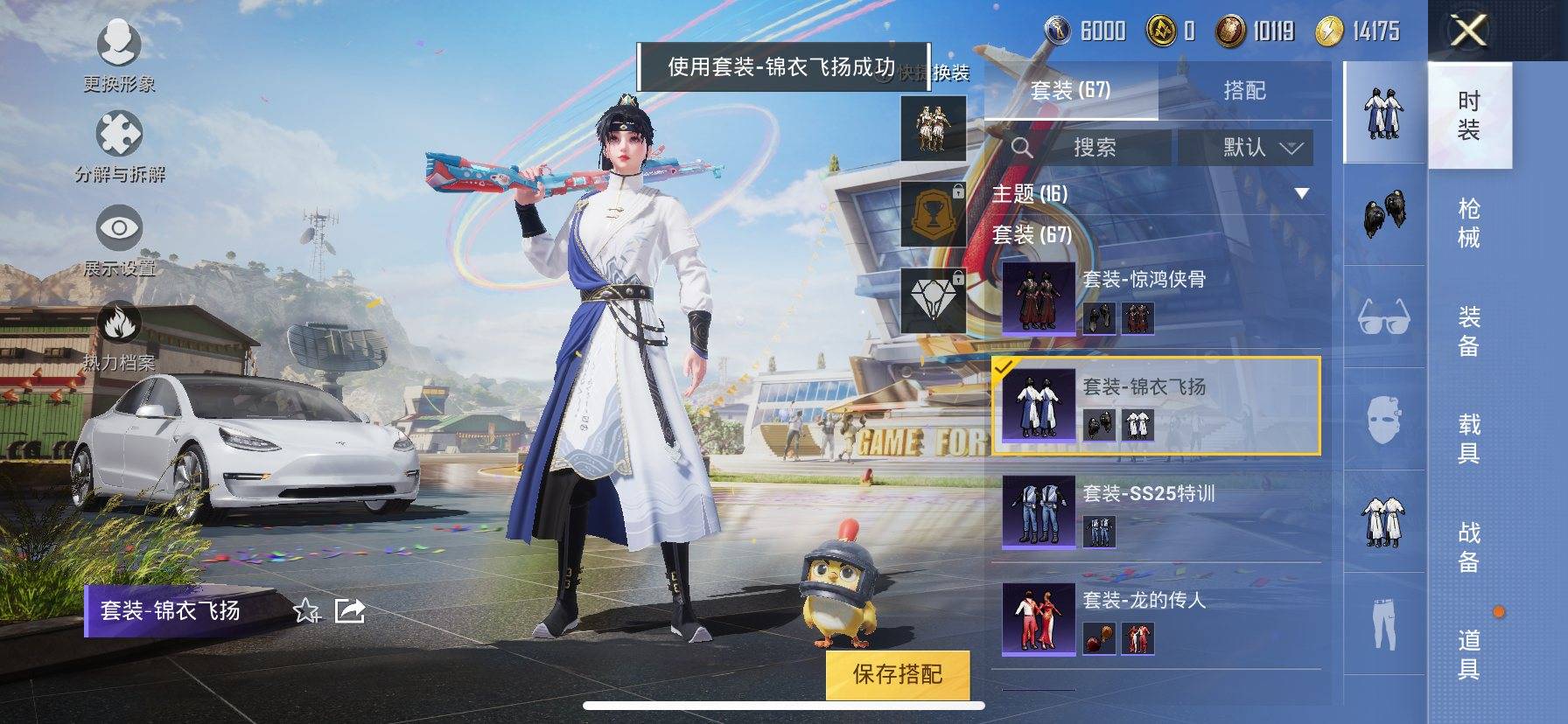Close the wardrobe with the X button
Screen dimensions: 1568x724
(x=1468, y=31)
